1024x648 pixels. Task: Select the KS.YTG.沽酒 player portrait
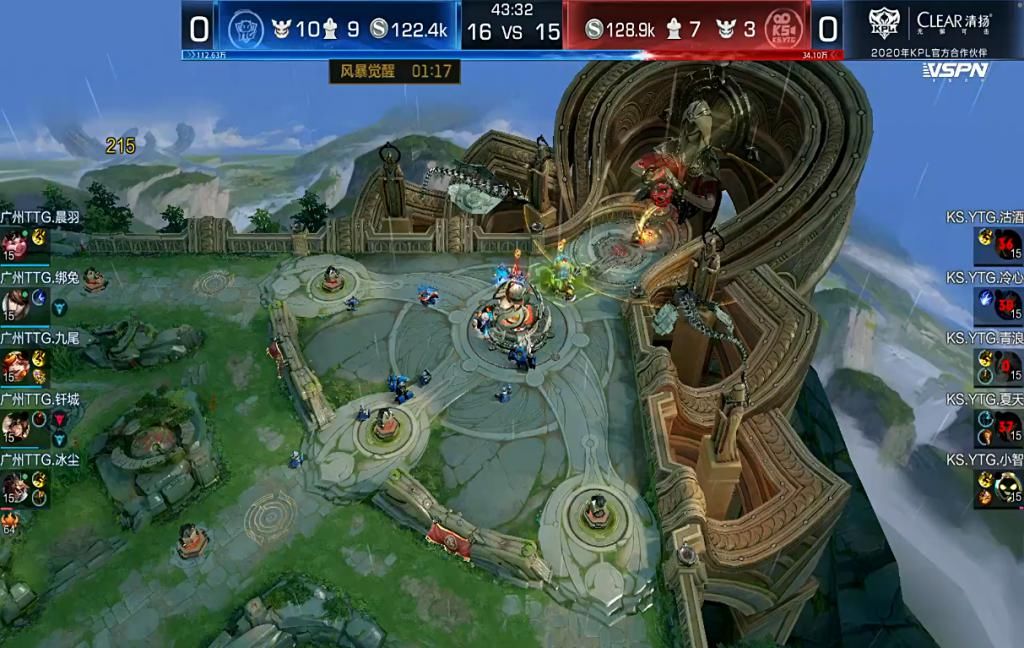[x=1007, y=244]
